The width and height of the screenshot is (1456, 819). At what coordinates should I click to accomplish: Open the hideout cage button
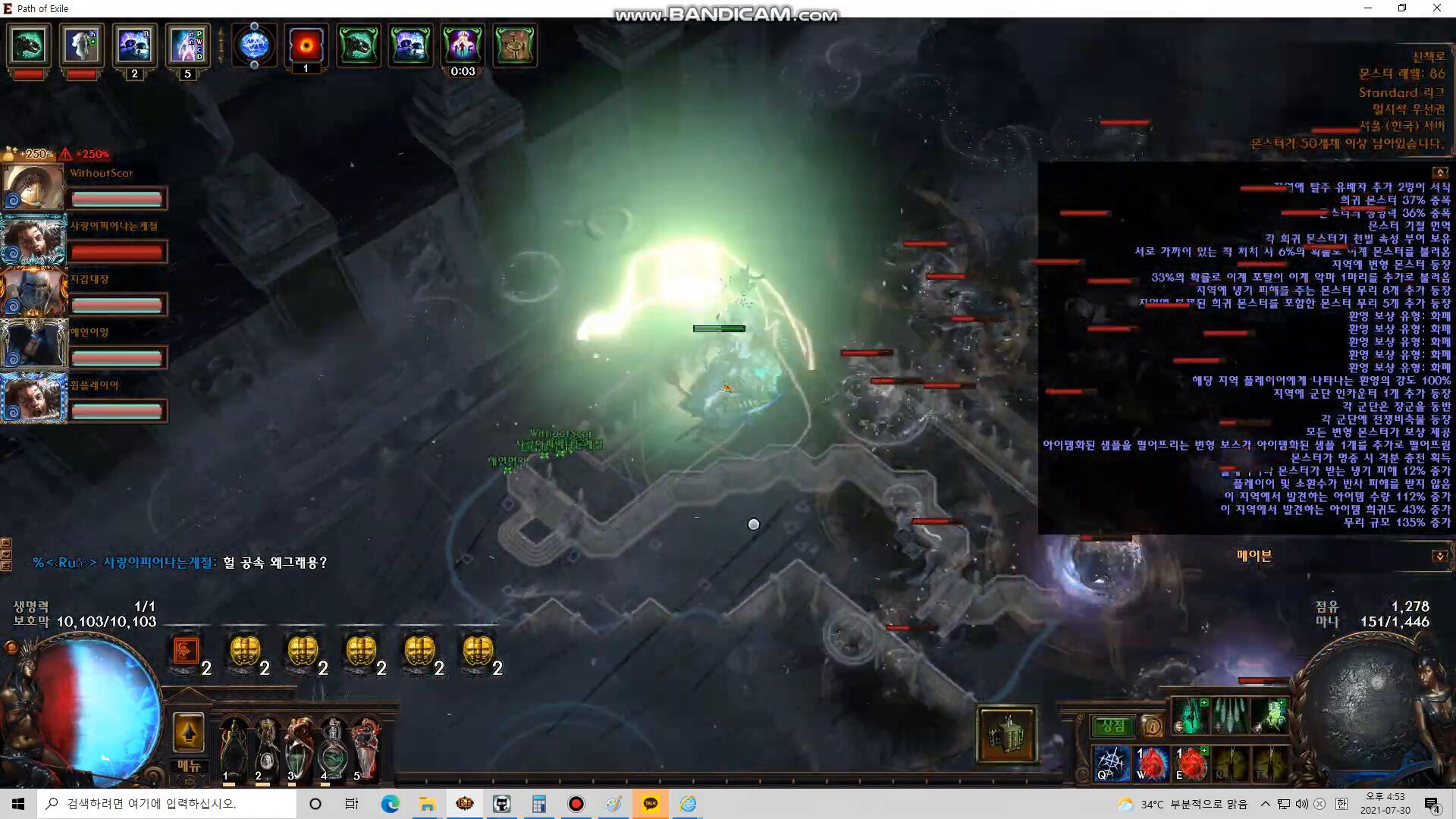(1006, 735)
